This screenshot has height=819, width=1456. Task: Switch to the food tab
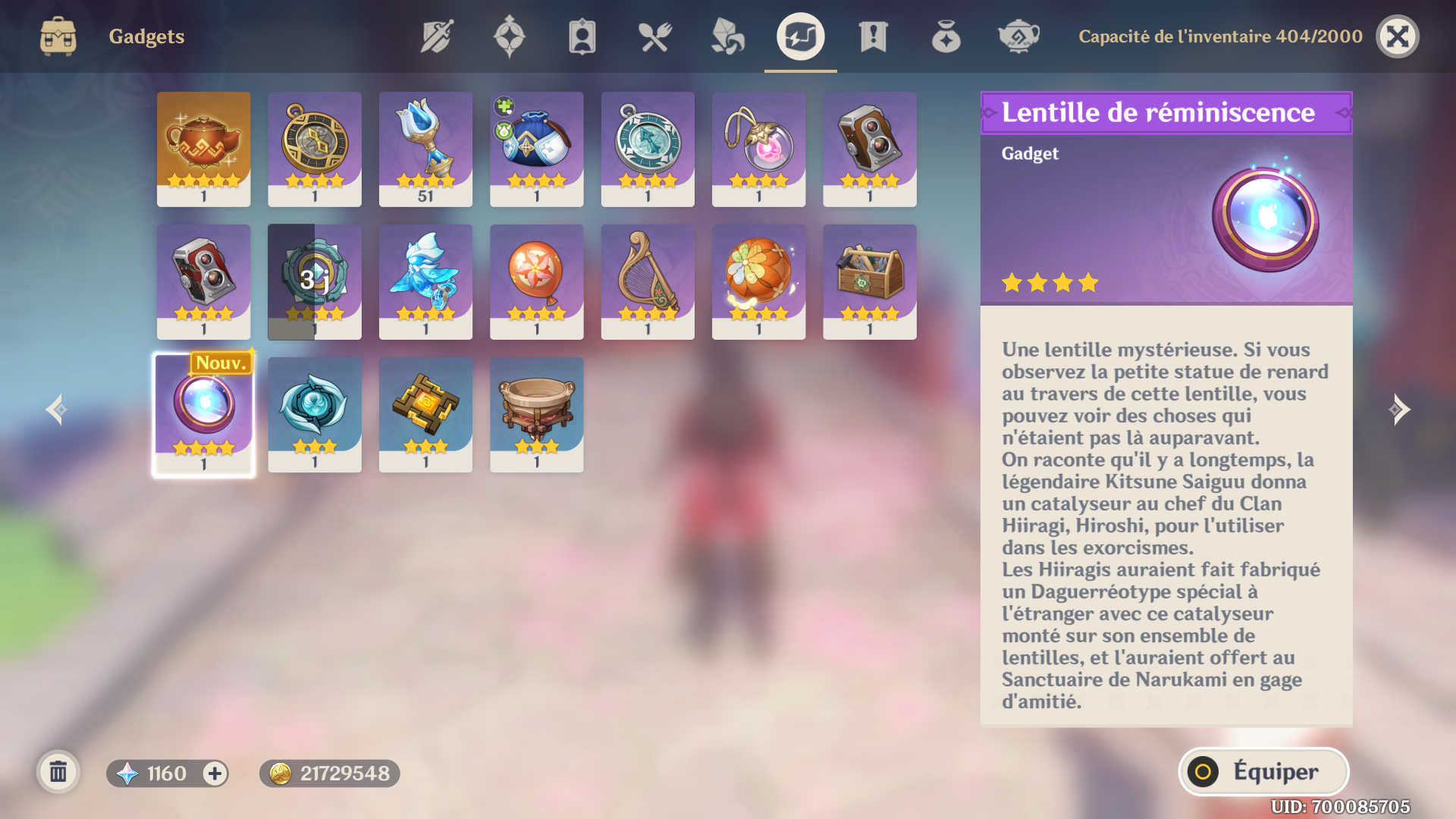click(x=654, y=36)
